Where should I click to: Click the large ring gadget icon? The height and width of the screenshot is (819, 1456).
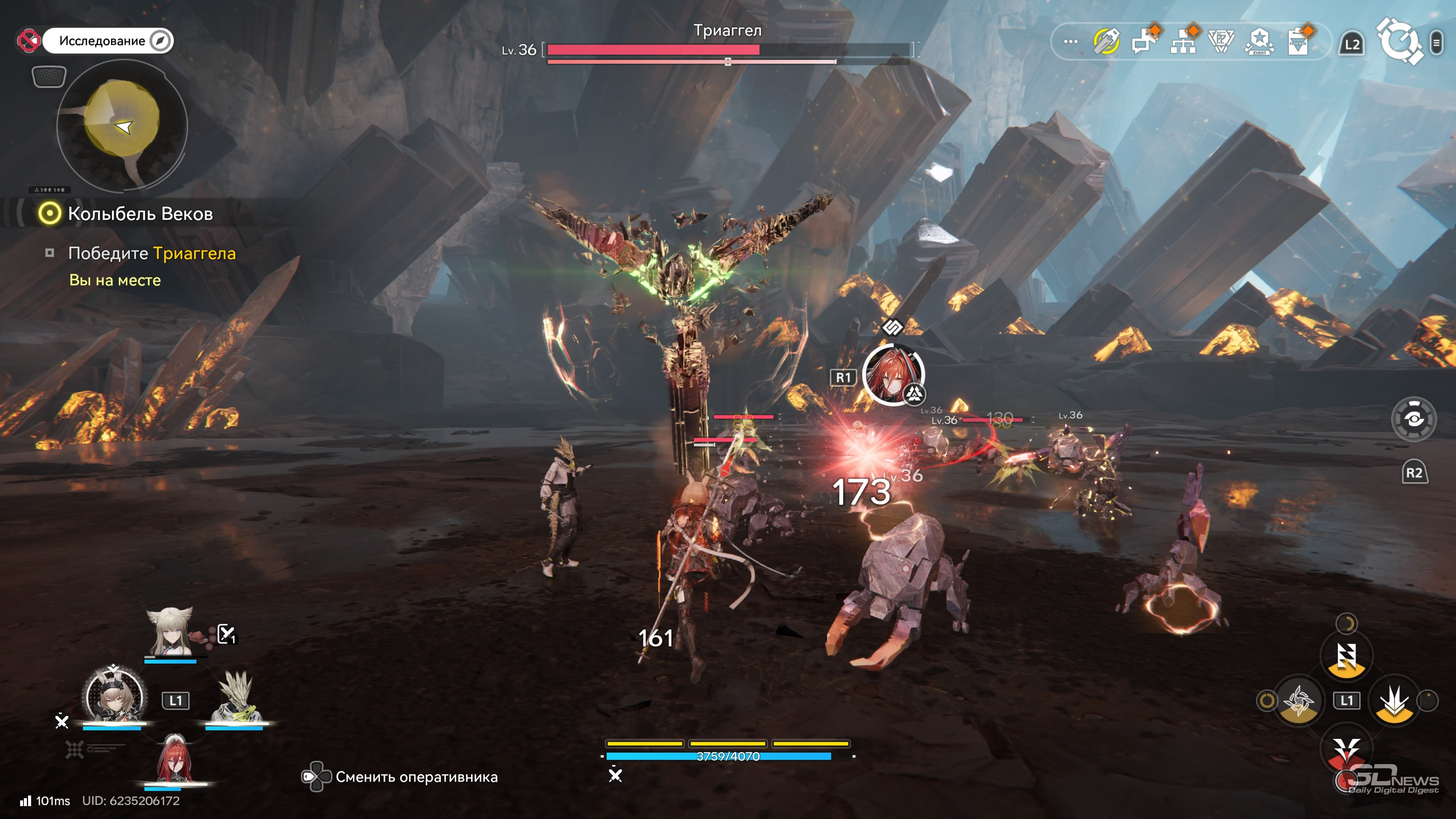(x=1399, y=42)
